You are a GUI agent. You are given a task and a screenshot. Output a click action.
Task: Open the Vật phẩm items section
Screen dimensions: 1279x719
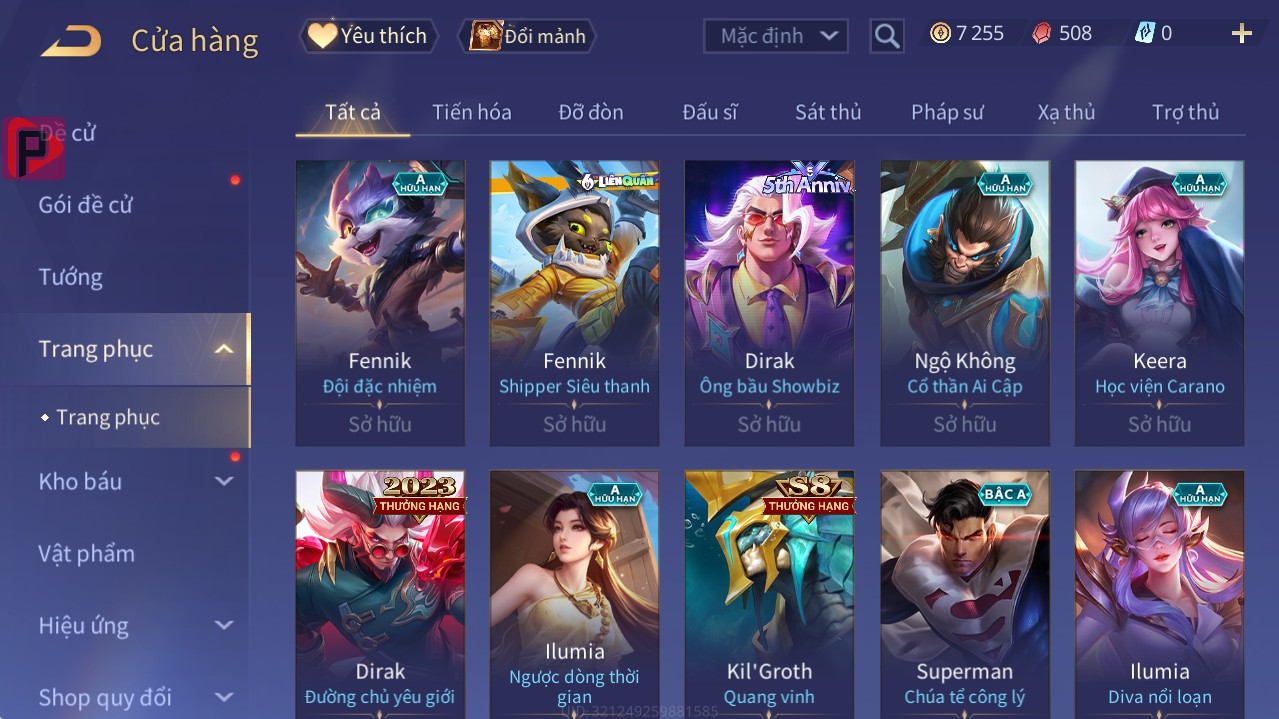pos(86,553)
